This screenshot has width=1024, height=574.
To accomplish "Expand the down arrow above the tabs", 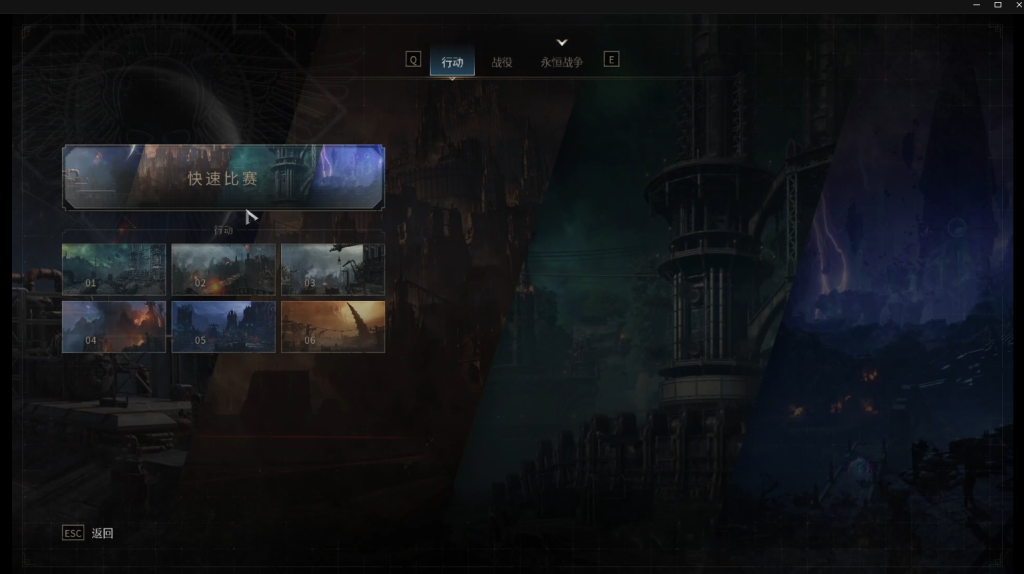I will 562,42.
